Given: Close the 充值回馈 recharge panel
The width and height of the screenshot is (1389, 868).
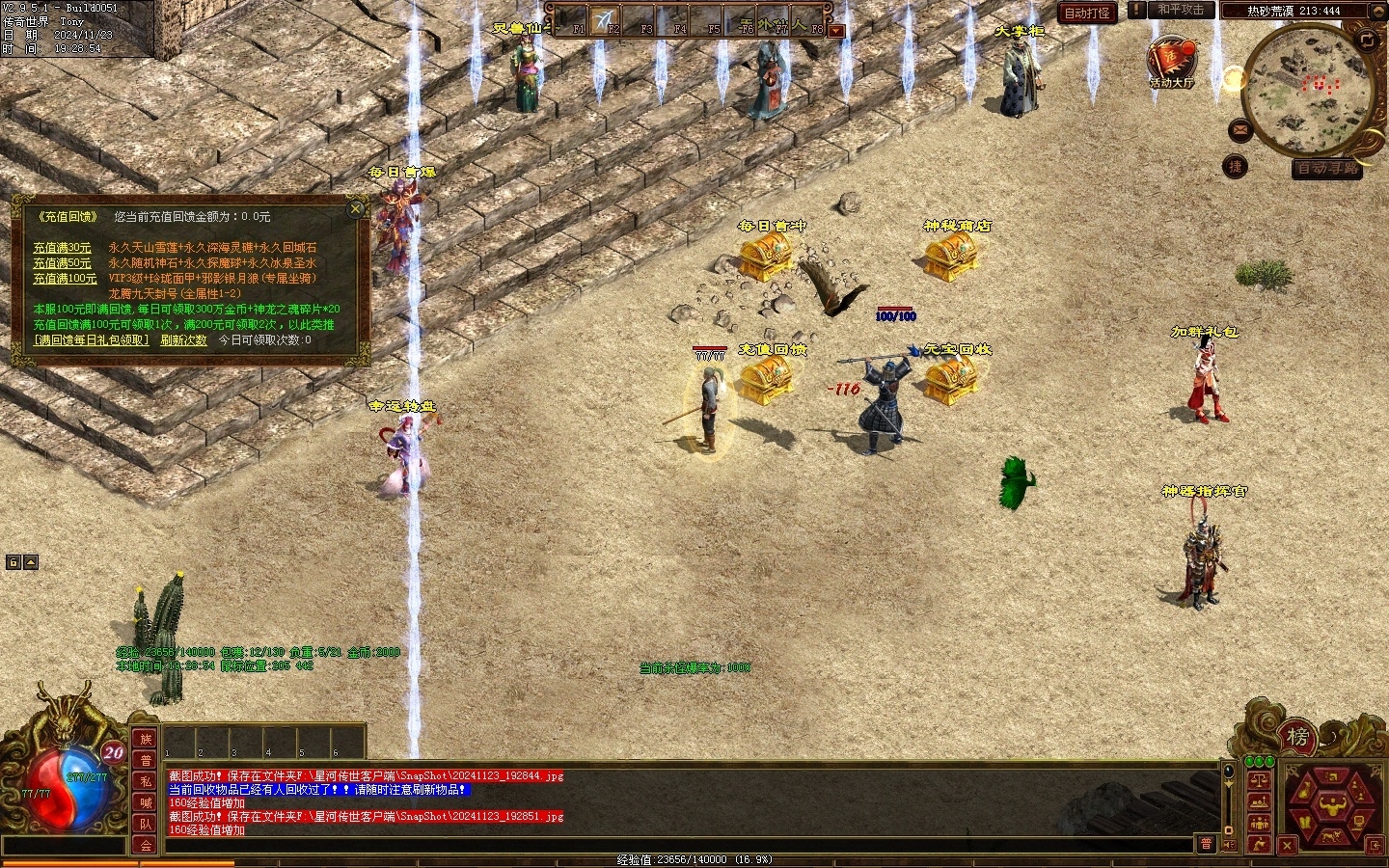Looking at the screenshot, I should pos(356,208).
